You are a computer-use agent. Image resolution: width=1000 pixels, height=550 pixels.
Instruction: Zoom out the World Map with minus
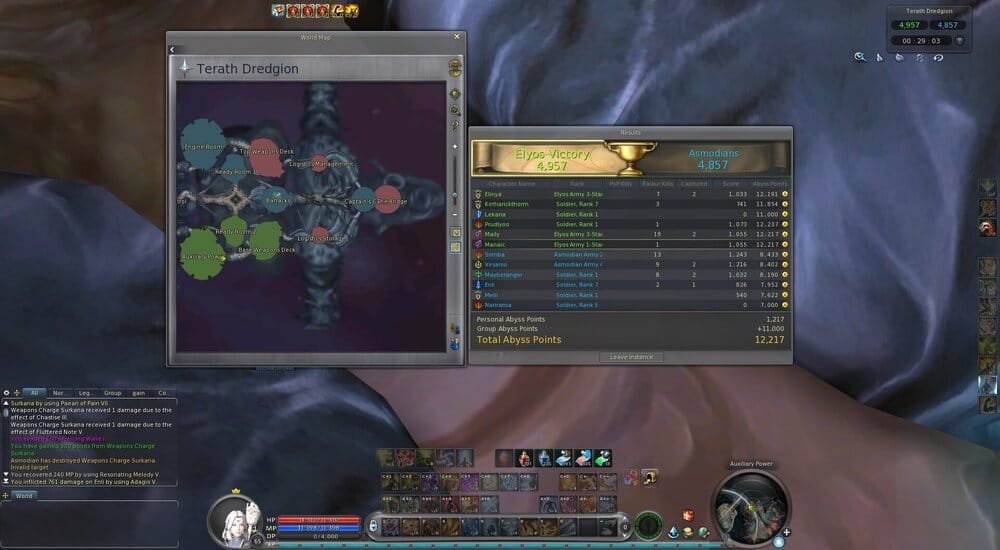456,214
